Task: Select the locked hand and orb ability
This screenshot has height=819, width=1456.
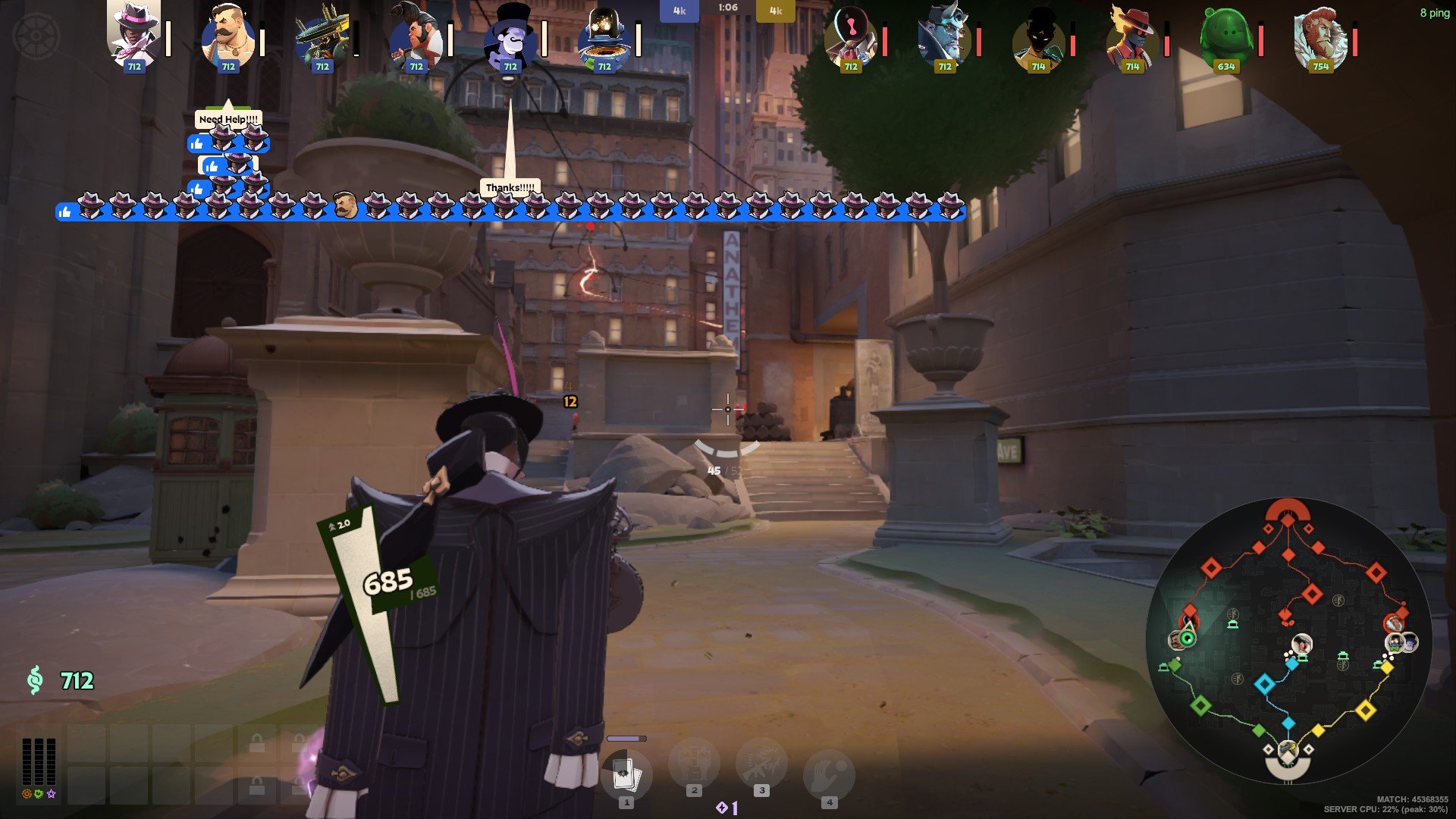Action: (x=829, y=775)
